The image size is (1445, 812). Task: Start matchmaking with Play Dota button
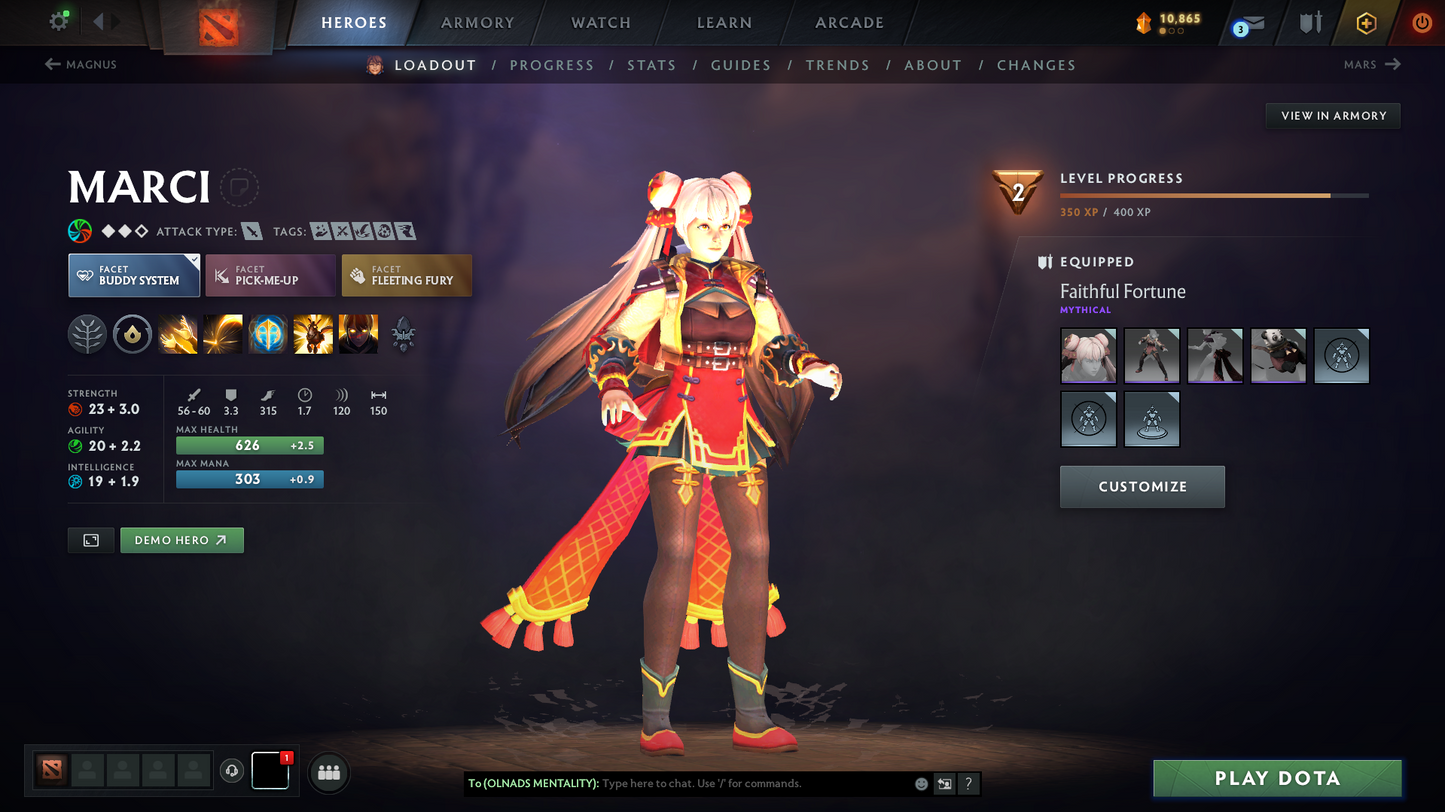(1277, 778)
